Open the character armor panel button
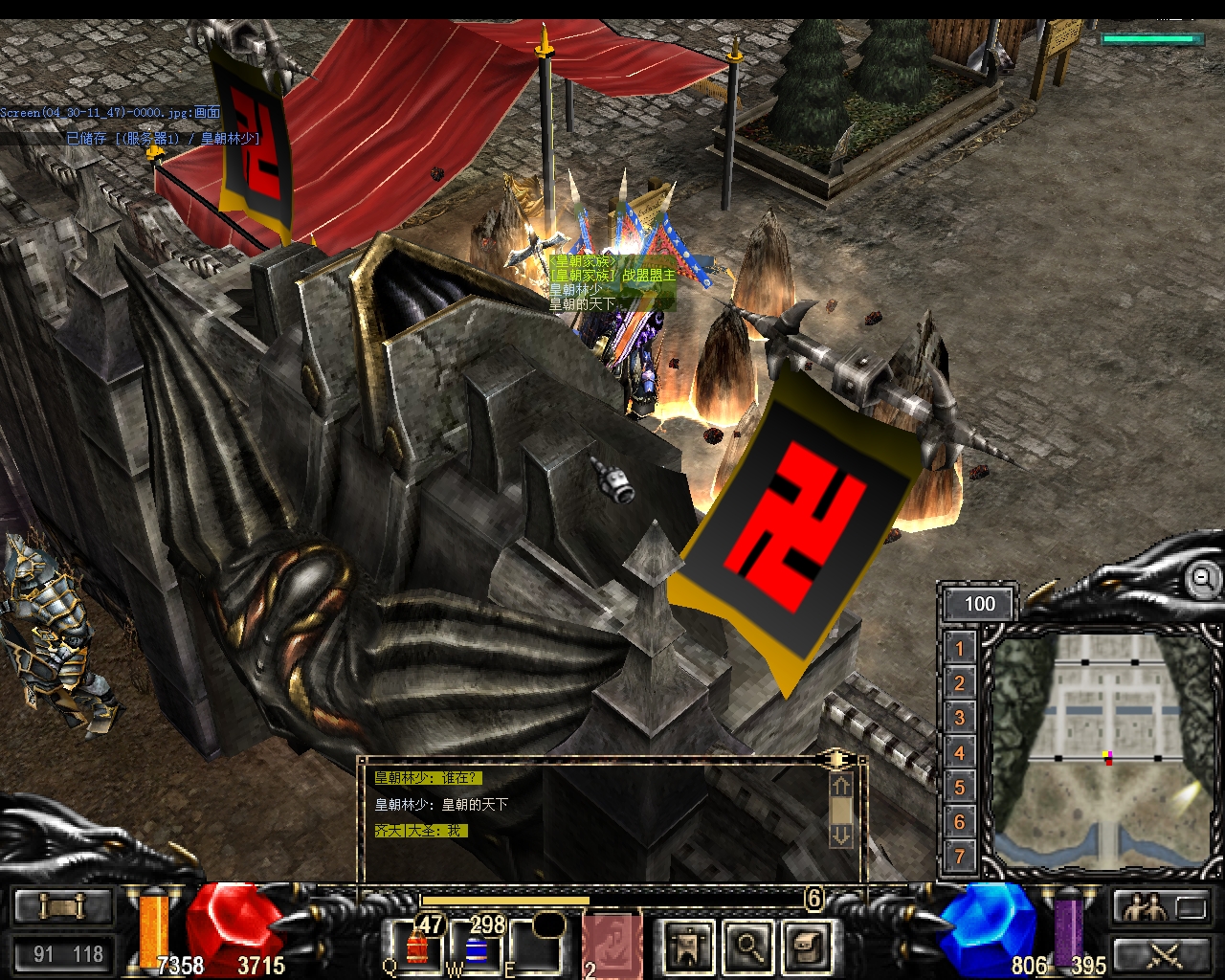This screenshot has width=1225, height=980. click(689, 946)
